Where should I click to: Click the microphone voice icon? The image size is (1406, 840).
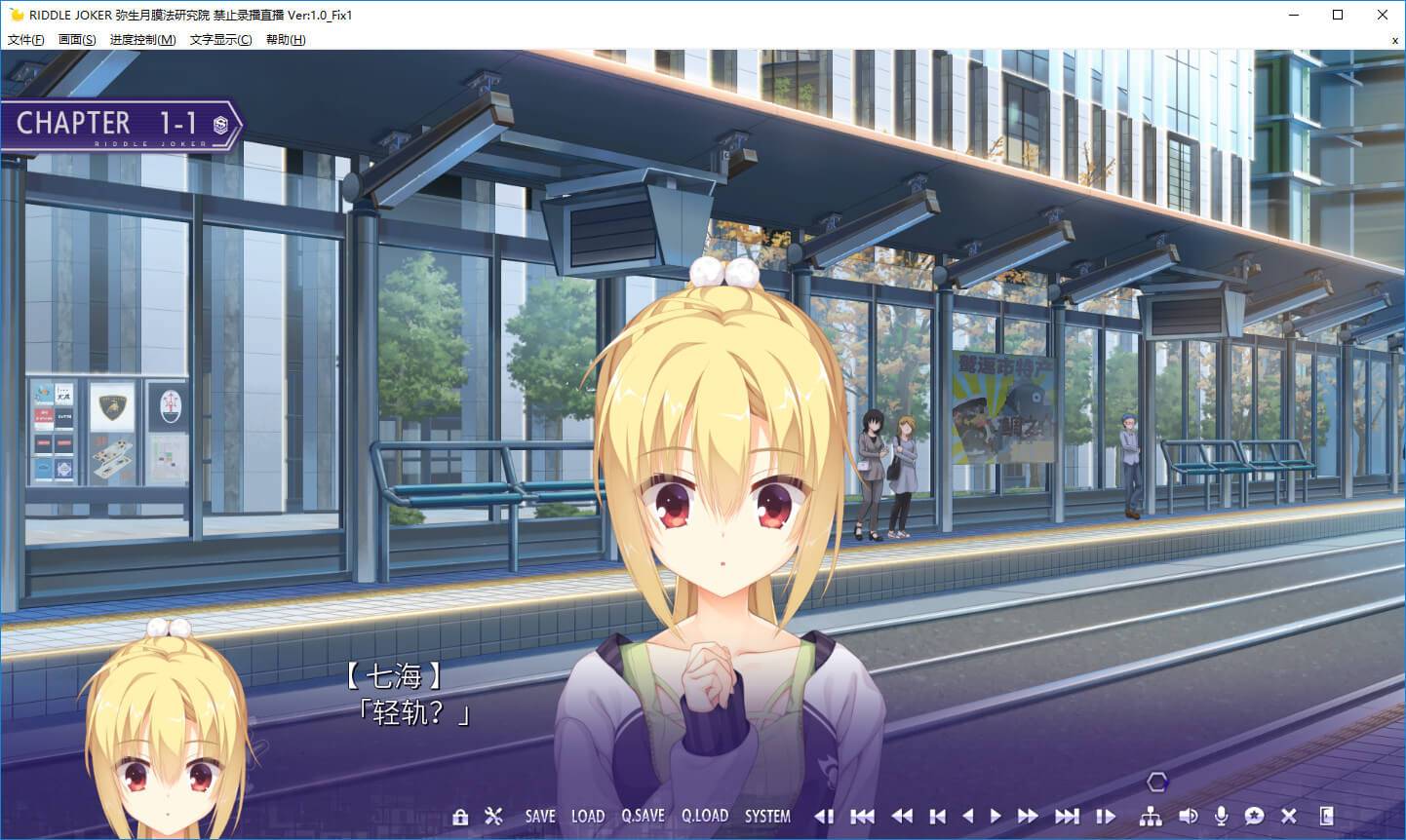[1221, 817]
